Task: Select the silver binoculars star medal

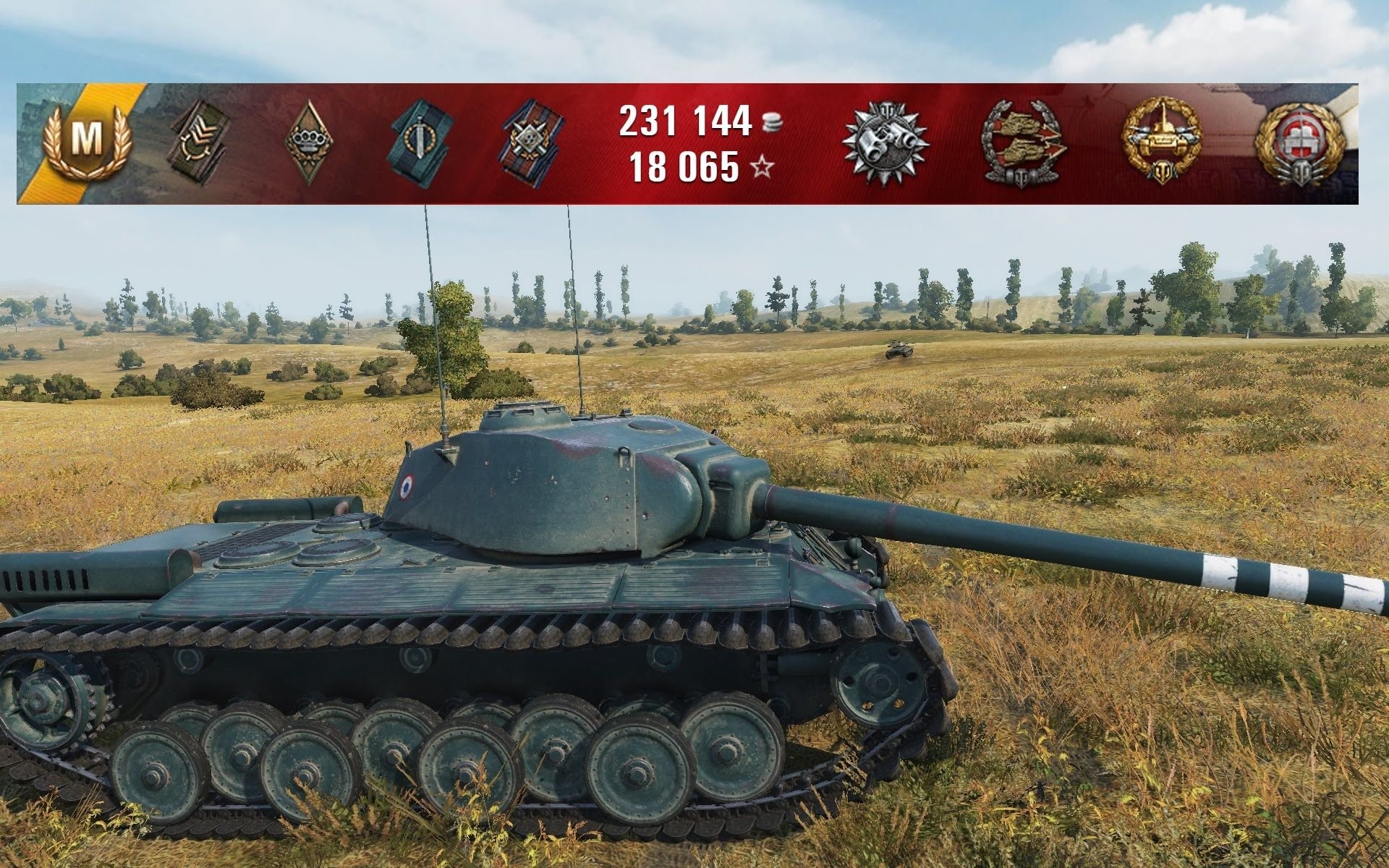Action: (886, 142)
